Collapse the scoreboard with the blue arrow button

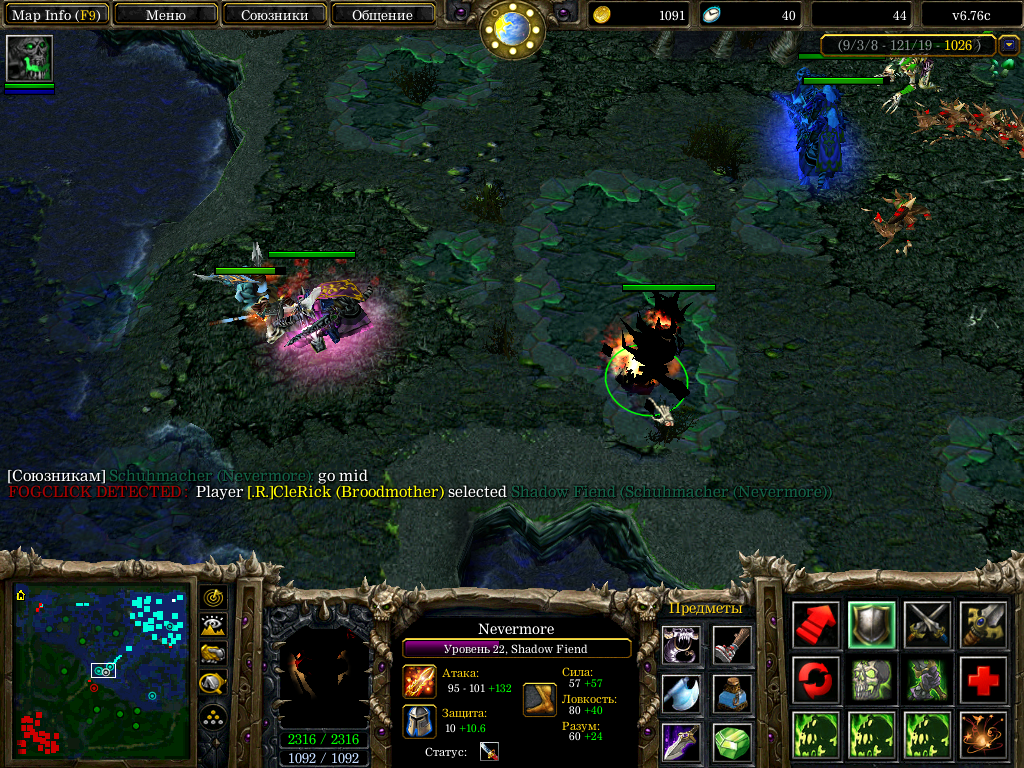click(1009, 45)
